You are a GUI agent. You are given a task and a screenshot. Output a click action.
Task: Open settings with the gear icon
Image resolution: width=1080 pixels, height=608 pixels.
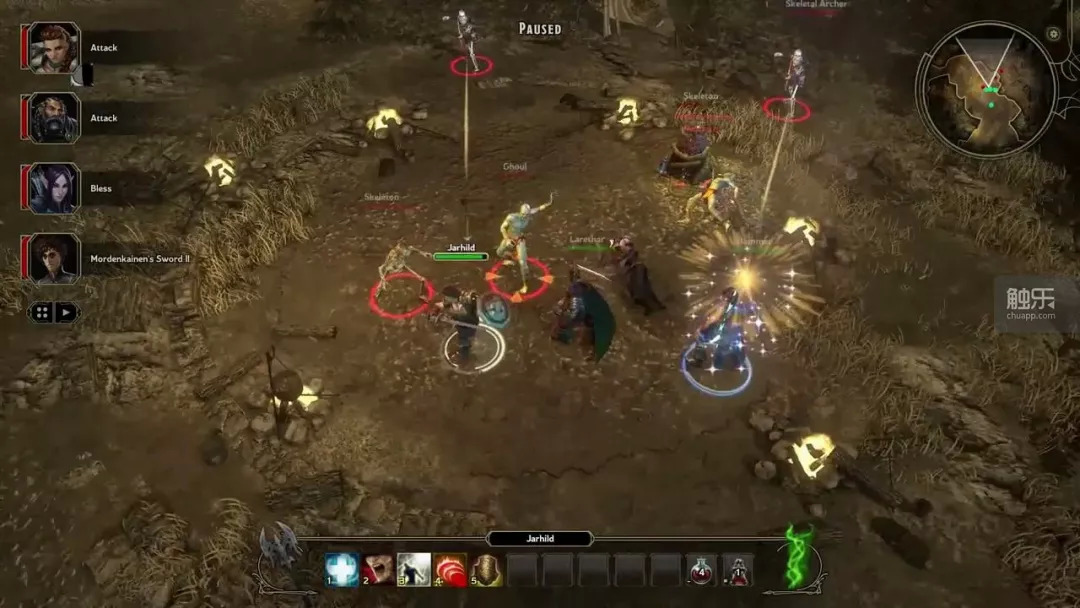(1053, 34)
